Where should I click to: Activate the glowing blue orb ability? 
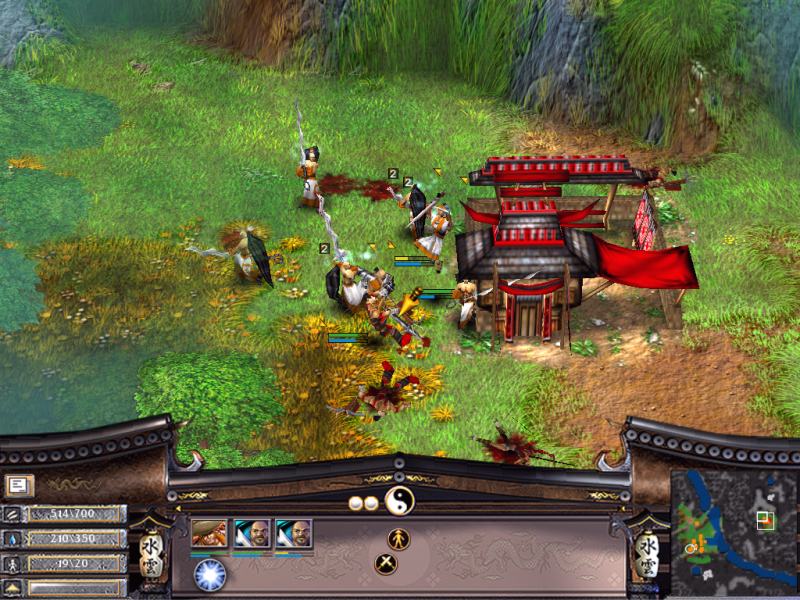(x=210, y=573)
